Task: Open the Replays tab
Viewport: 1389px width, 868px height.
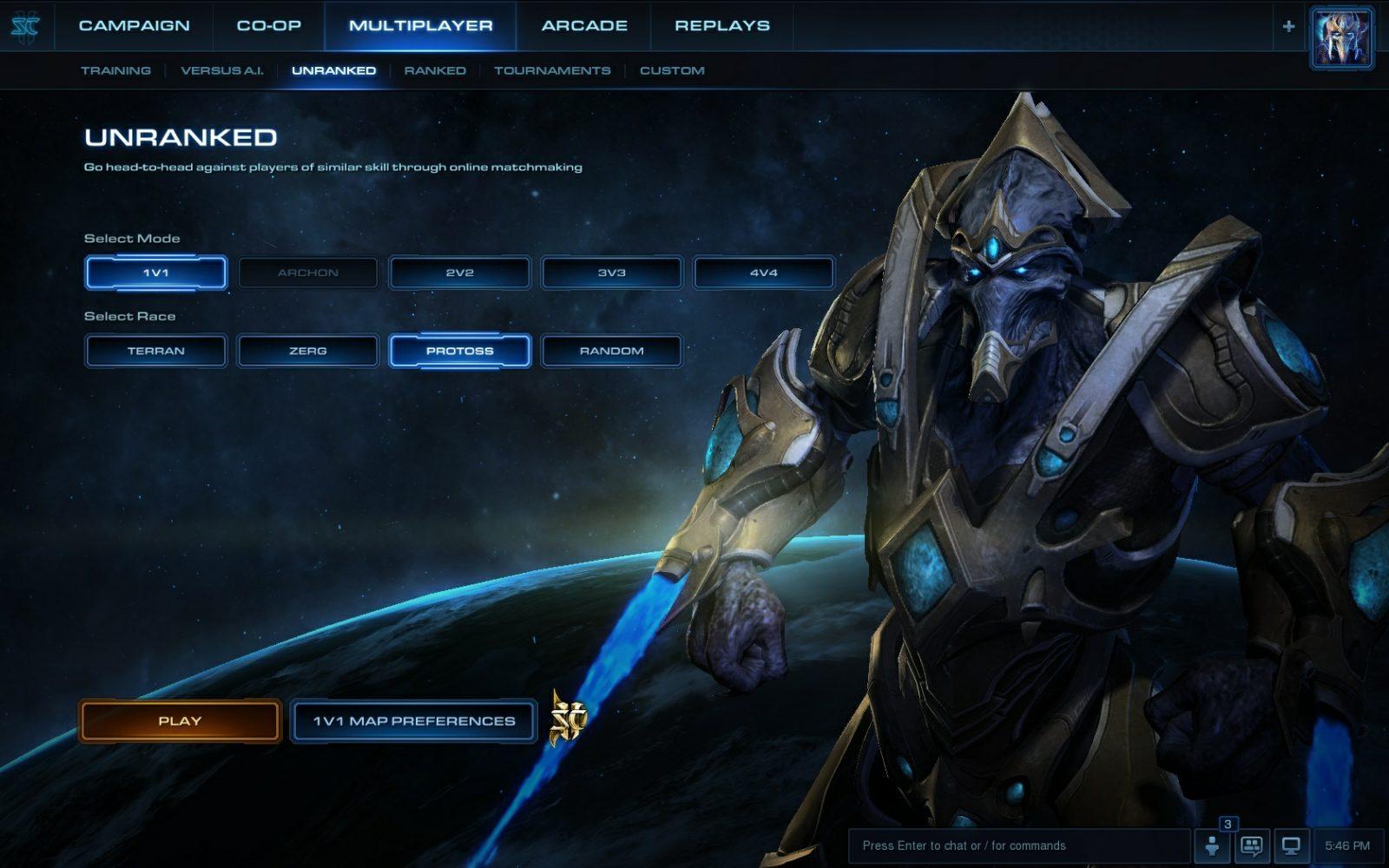Action: [x=721, y=26]
